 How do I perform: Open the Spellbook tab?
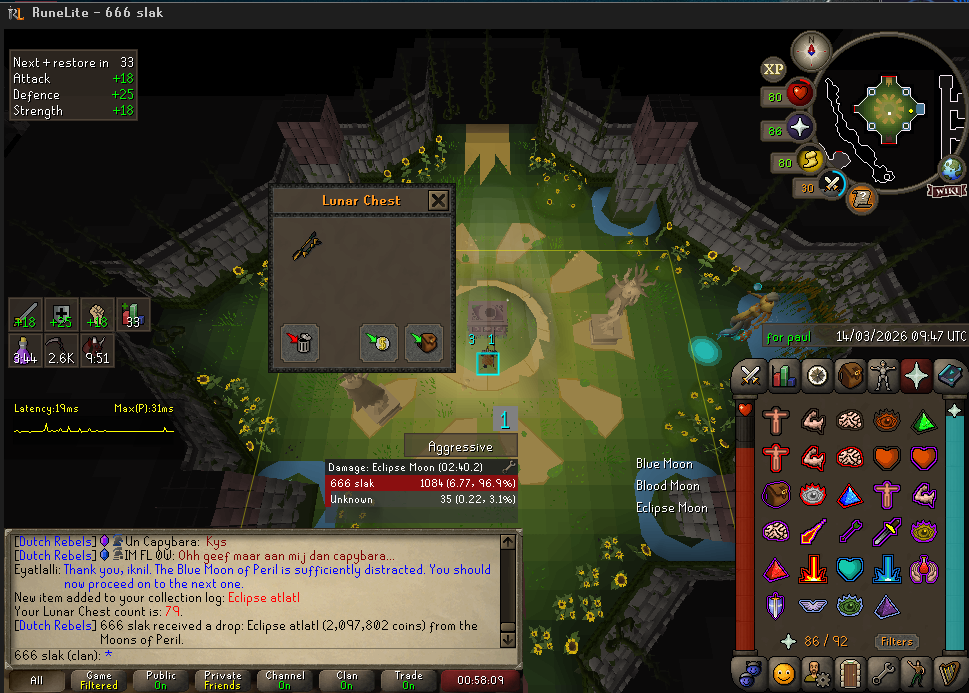coord(949,377)
